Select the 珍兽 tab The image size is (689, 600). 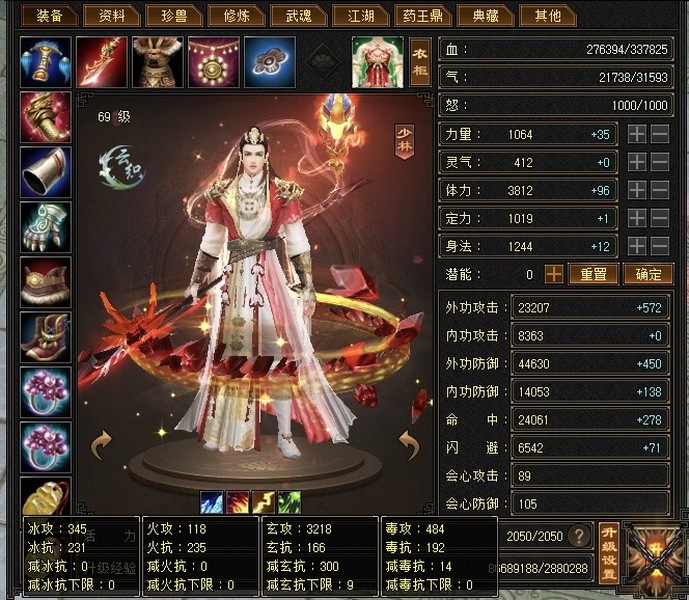click(173, 15)
